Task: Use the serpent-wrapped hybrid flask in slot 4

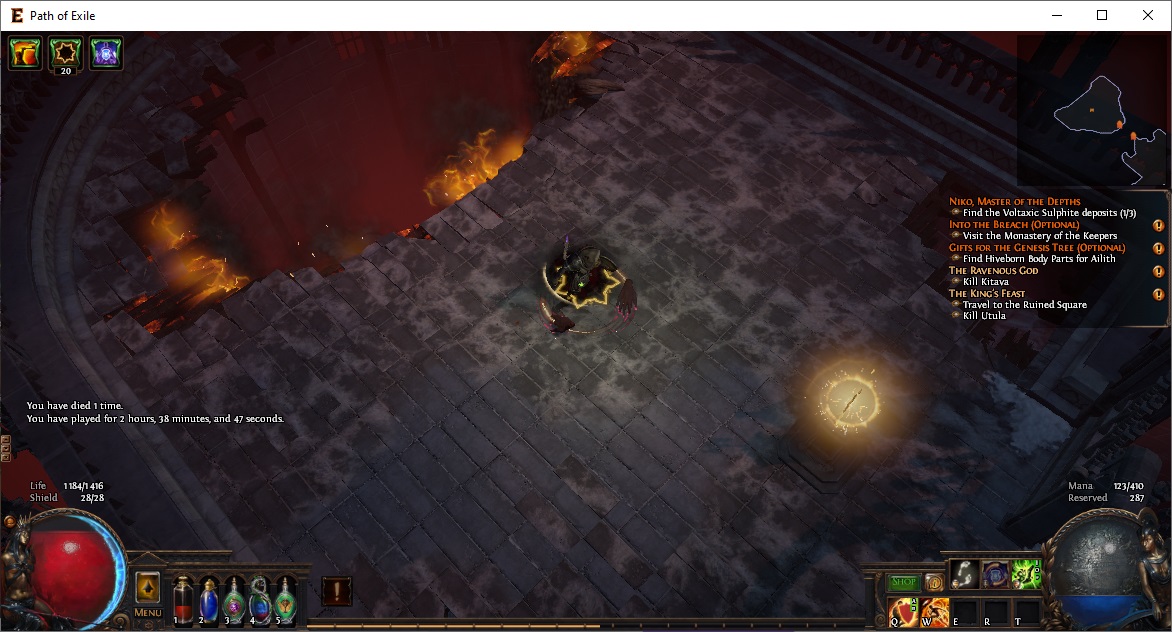Action: (x=260, y=599)
